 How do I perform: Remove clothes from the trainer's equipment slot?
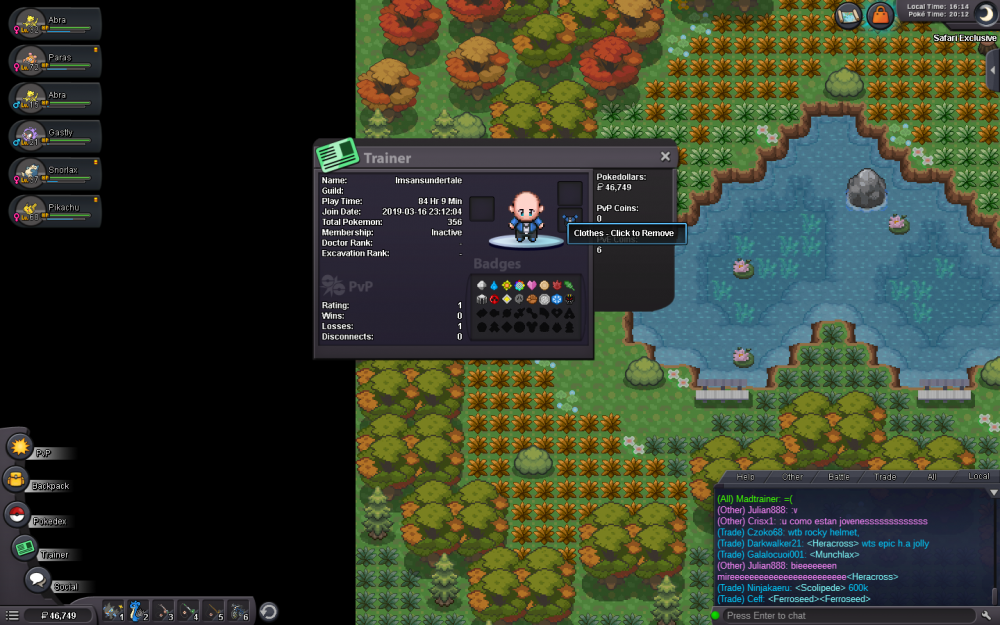[x=570, y=218]
